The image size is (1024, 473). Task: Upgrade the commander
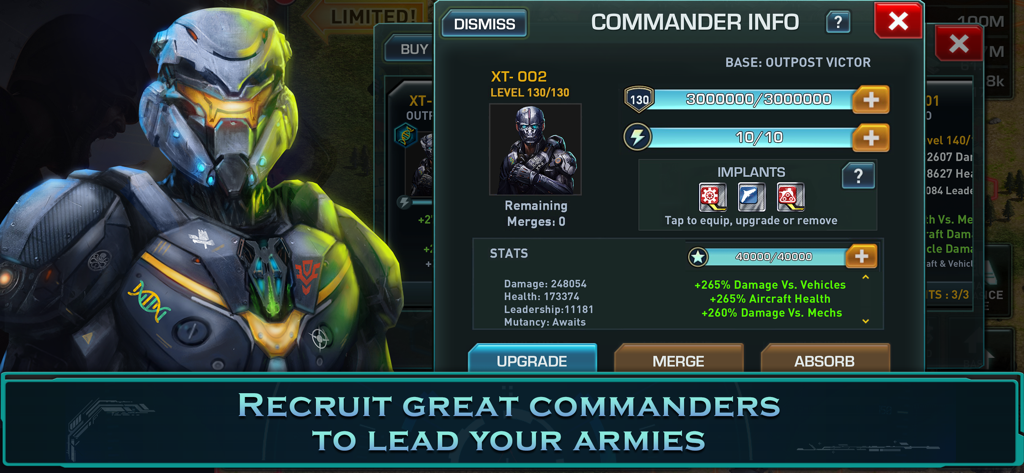(x=532, y=360)
